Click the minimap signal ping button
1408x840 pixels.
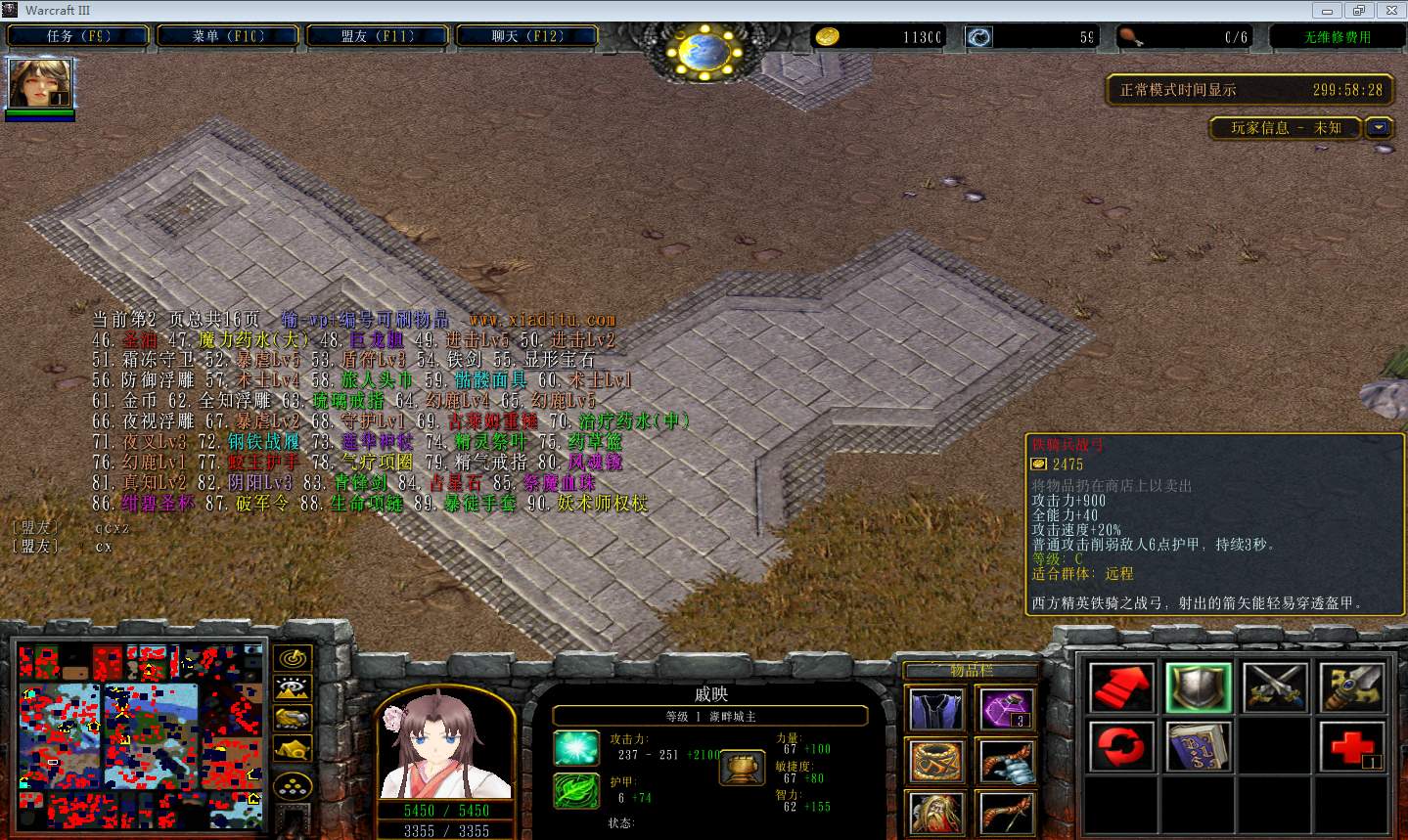coord(293,658)
